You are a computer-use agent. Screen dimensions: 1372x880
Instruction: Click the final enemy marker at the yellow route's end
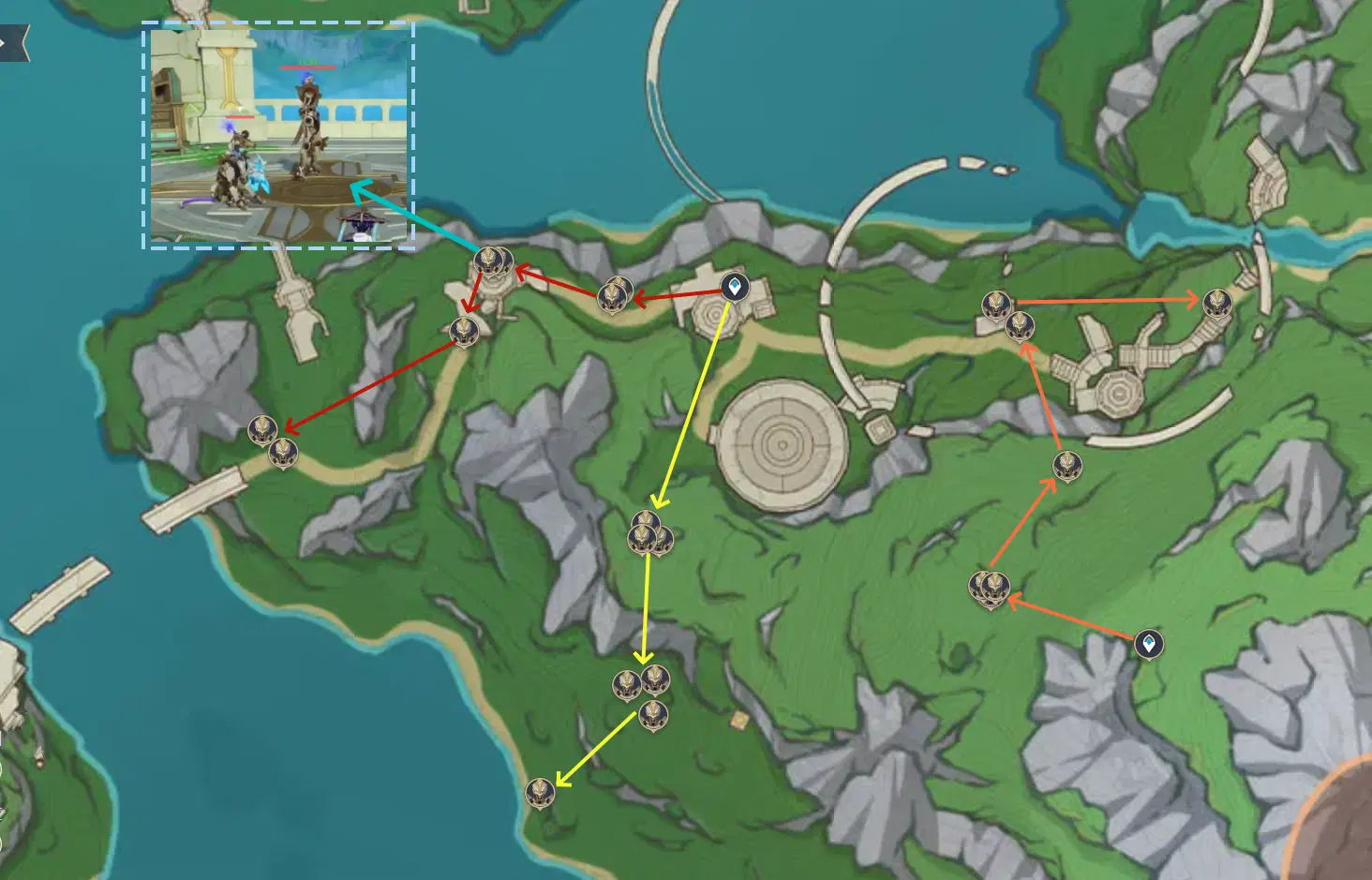click(x=542, y=790)
